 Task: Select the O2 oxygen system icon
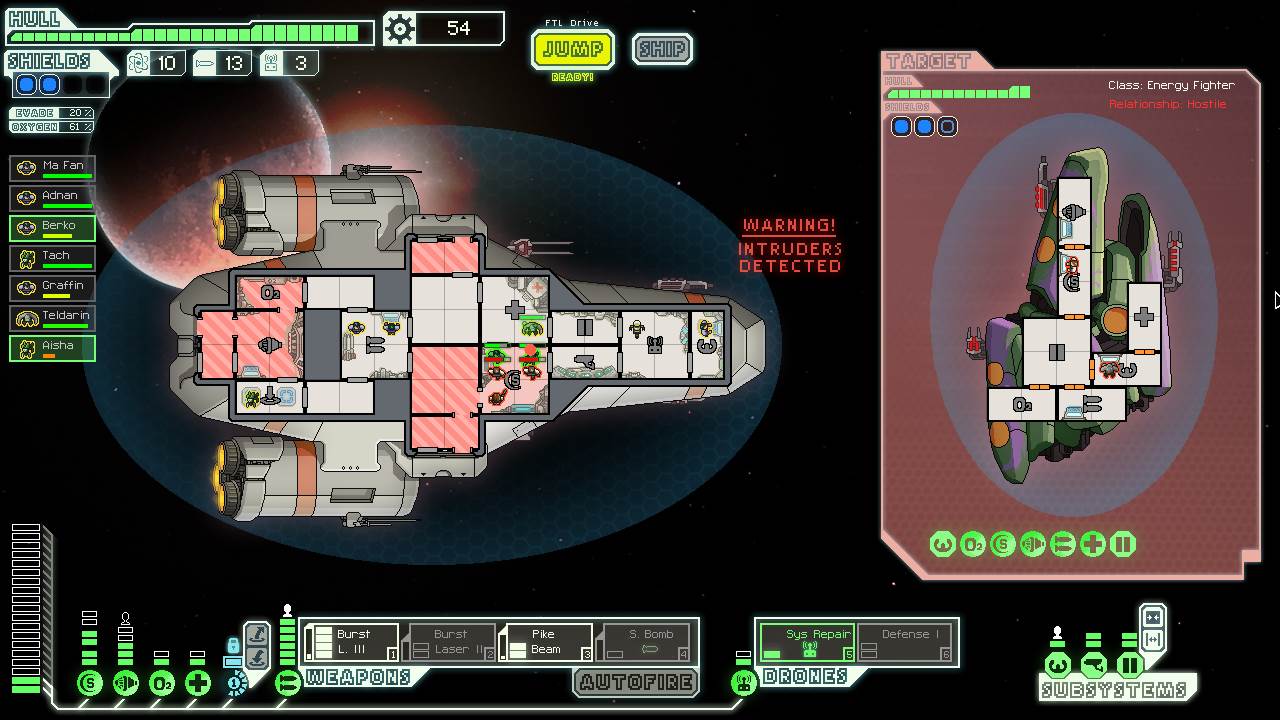tap(162, 682)
